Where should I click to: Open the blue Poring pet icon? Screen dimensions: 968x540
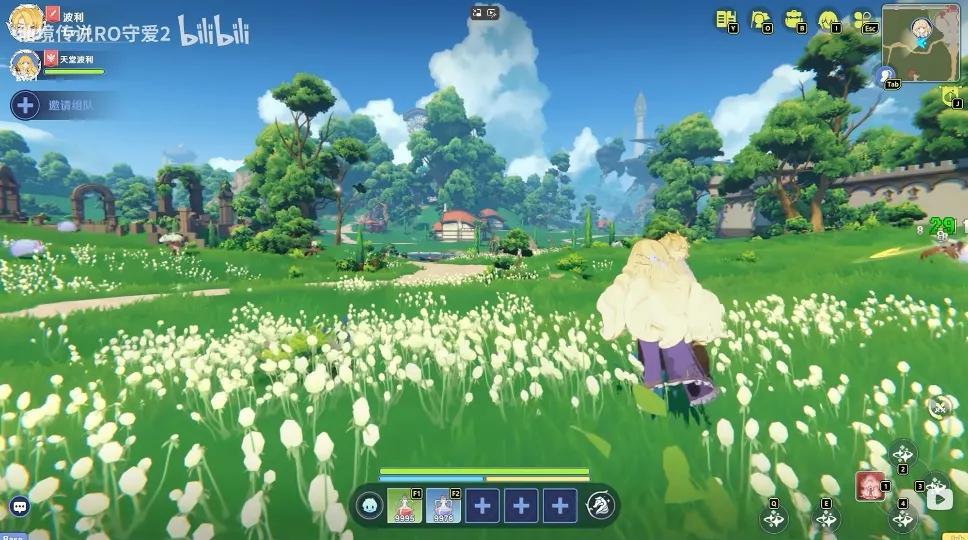click(x=369, y=505)
